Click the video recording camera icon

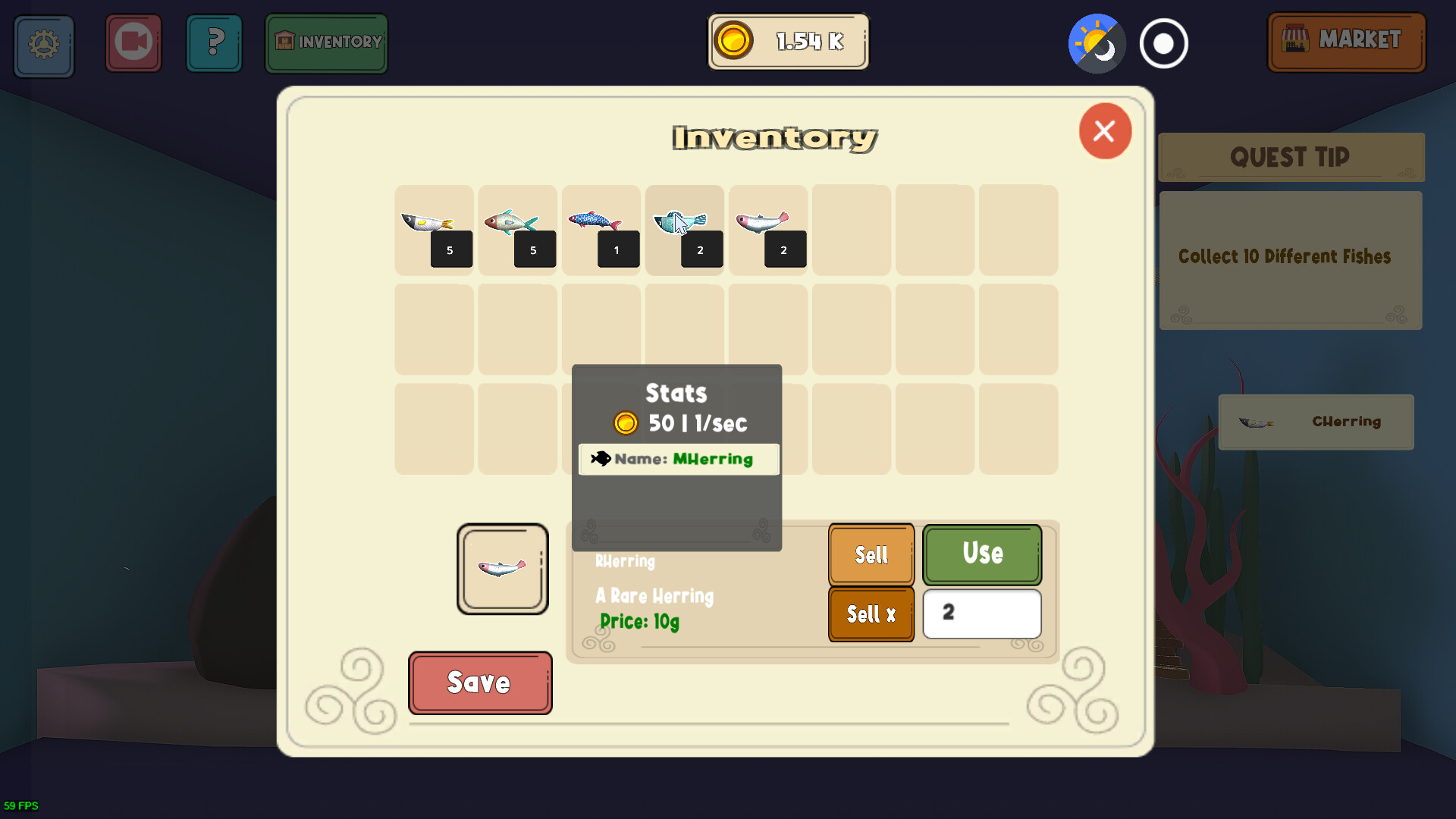[133, 43]
